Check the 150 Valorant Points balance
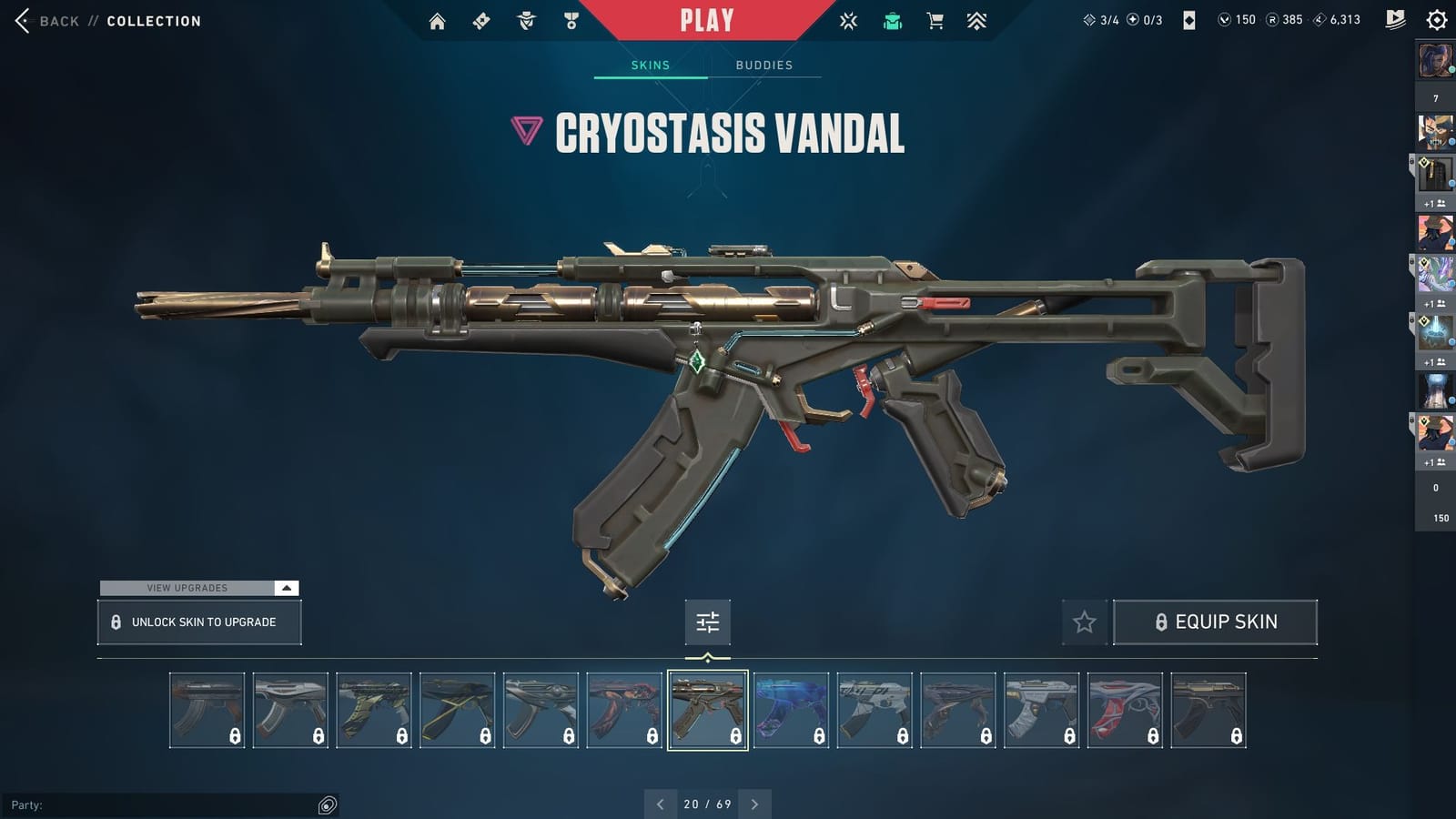 (x=1235, y=19)
